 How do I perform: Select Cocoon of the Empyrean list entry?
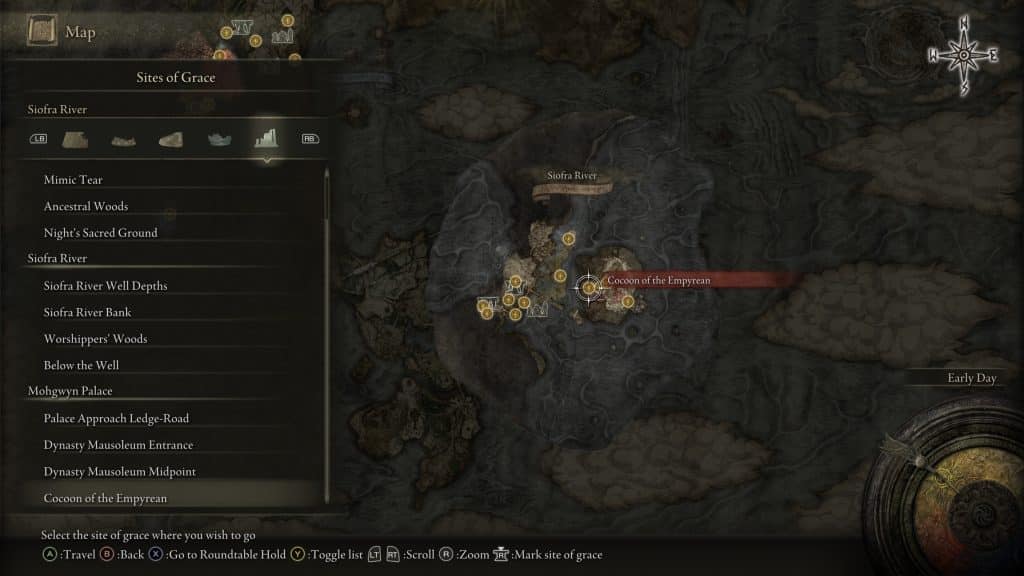(x=105, y=498)
